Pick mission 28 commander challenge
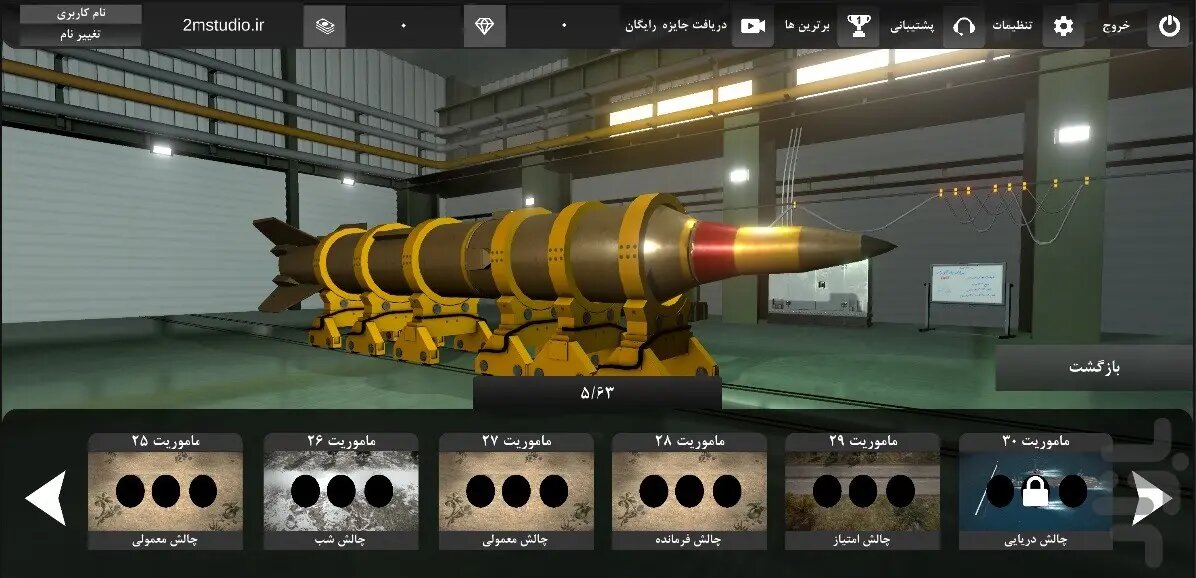 [x=689, y=491]
